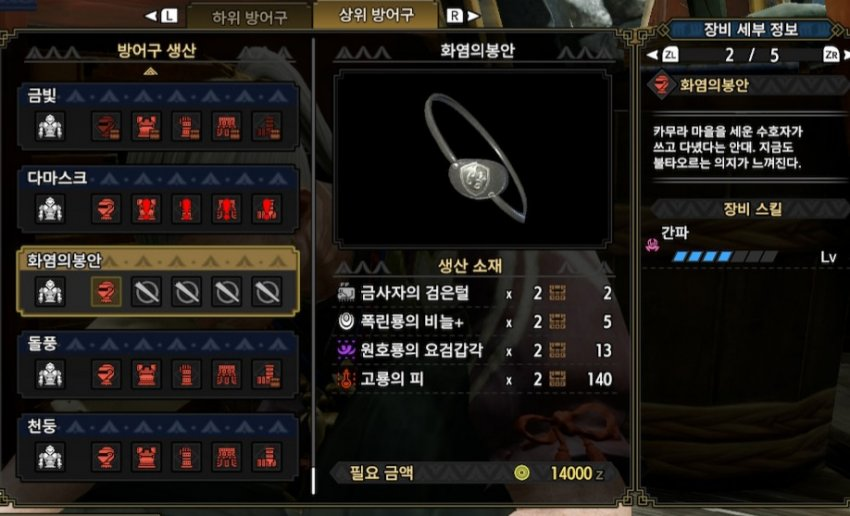Select the 천둥 leg armor piece
The image size is (850, 516).
tap(266, 457)
